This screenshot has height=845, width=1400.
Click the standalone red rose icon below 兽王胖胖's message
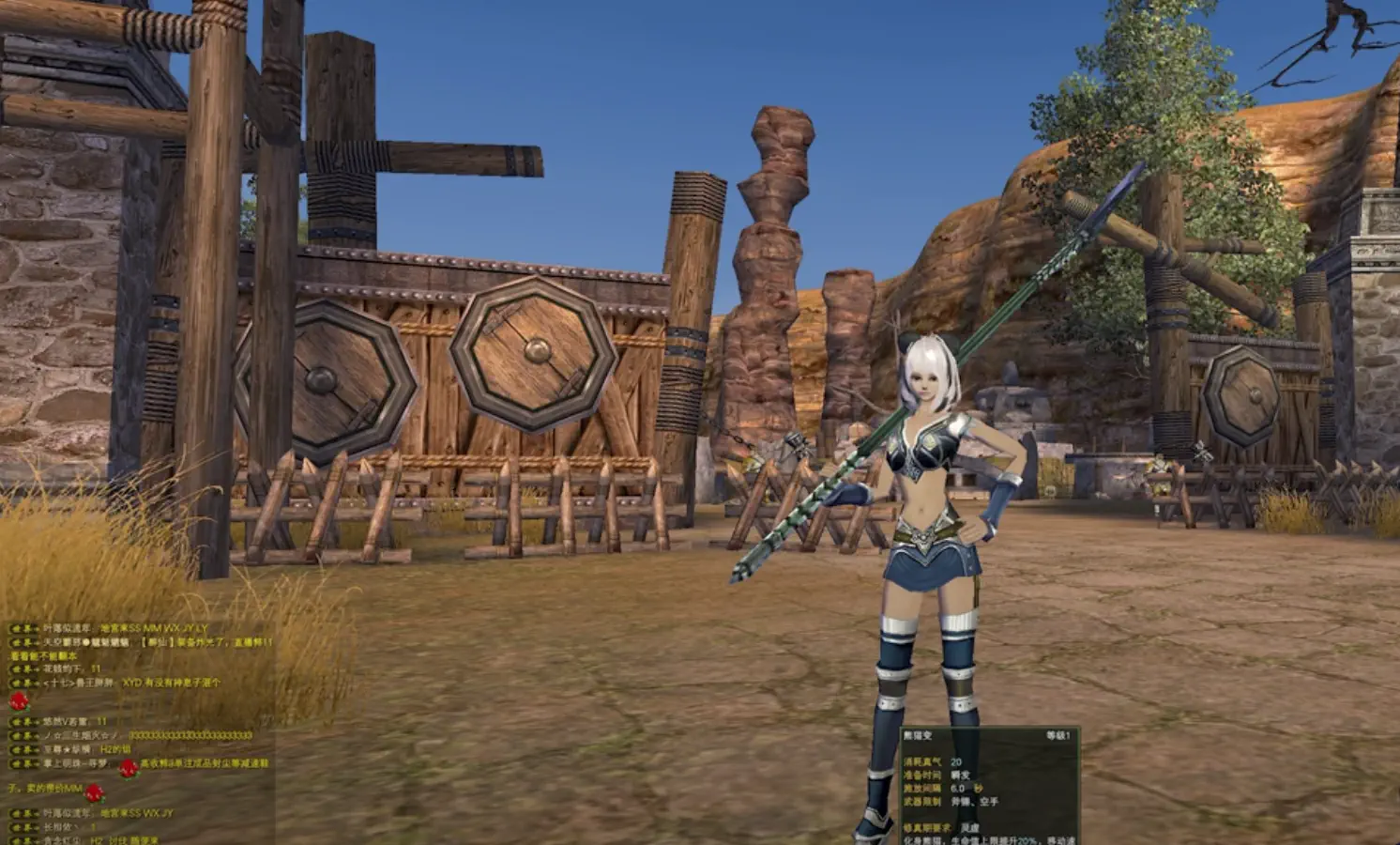point(18,701)
